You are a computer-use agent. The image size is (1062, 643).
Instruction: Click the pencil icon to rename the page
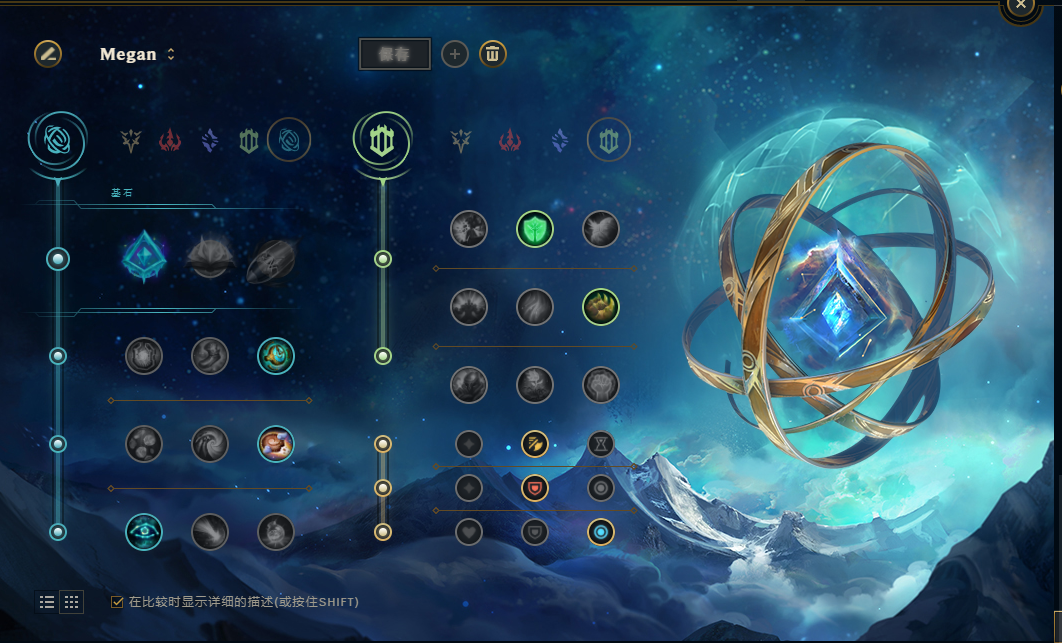point(48,54)
